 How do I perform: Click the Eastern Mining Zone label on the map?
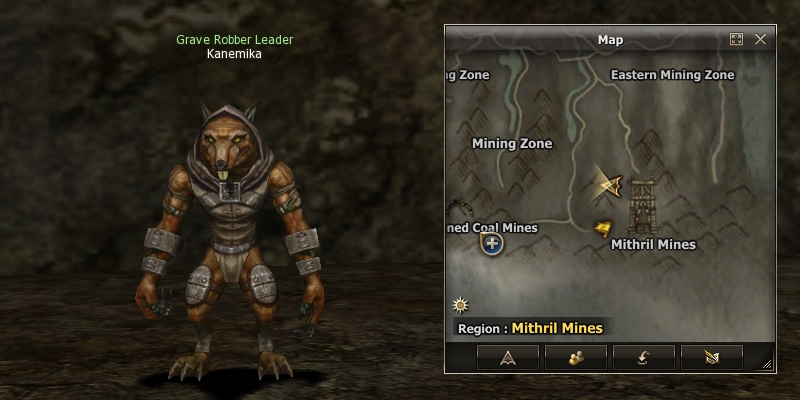point(672,75)
